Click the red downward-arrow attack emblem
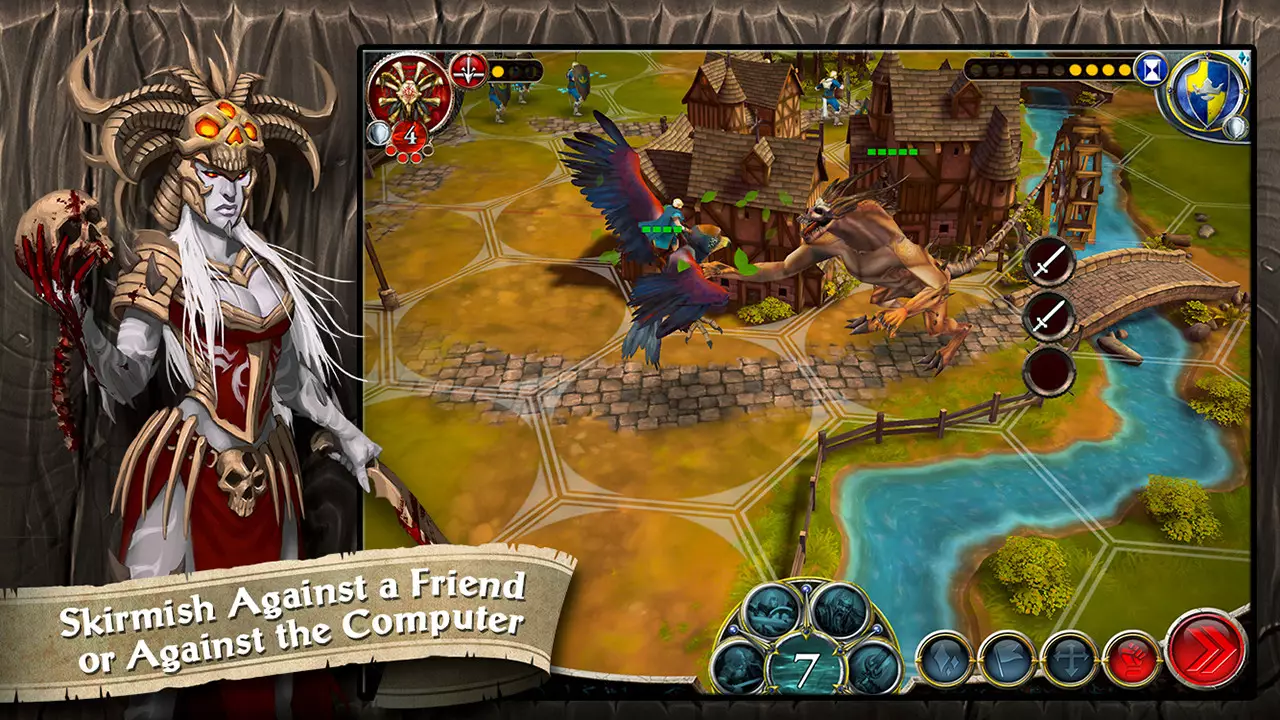The height and width of the screenshot is (720, 1280). tap(468, 71)
